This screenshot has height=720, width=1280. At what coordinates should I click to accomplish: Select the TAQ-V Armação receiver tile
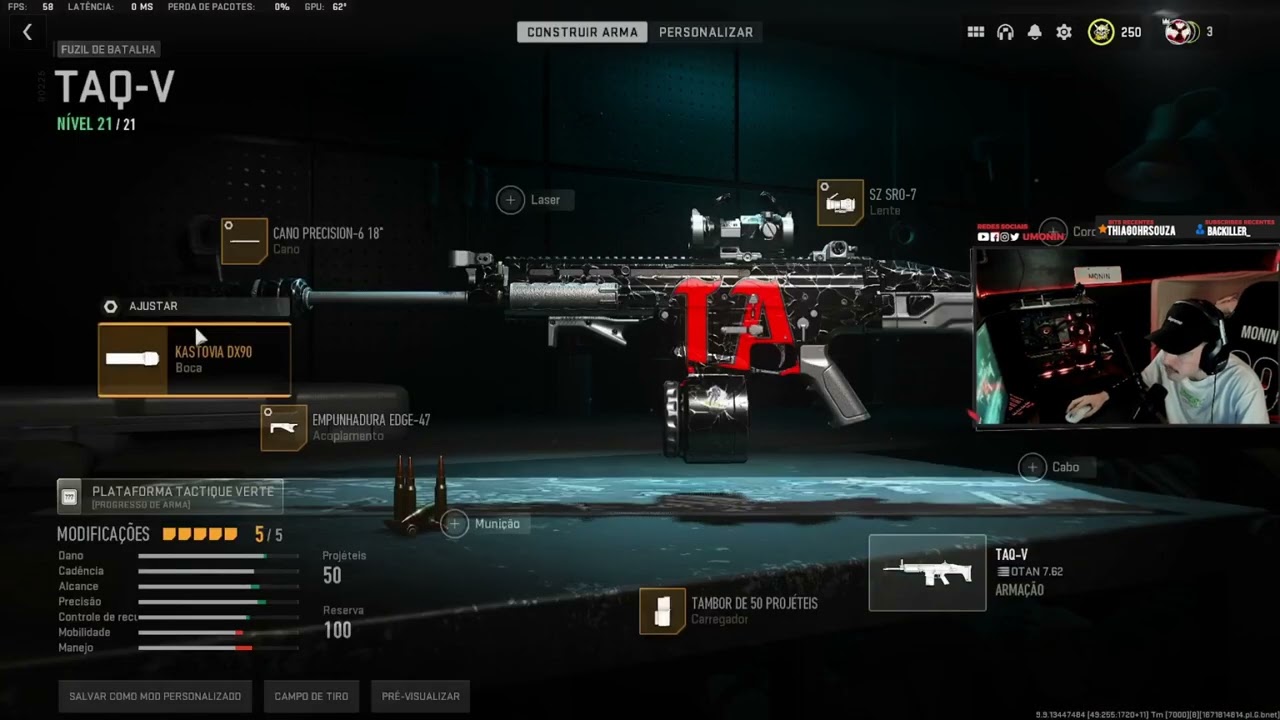point(927,573)
